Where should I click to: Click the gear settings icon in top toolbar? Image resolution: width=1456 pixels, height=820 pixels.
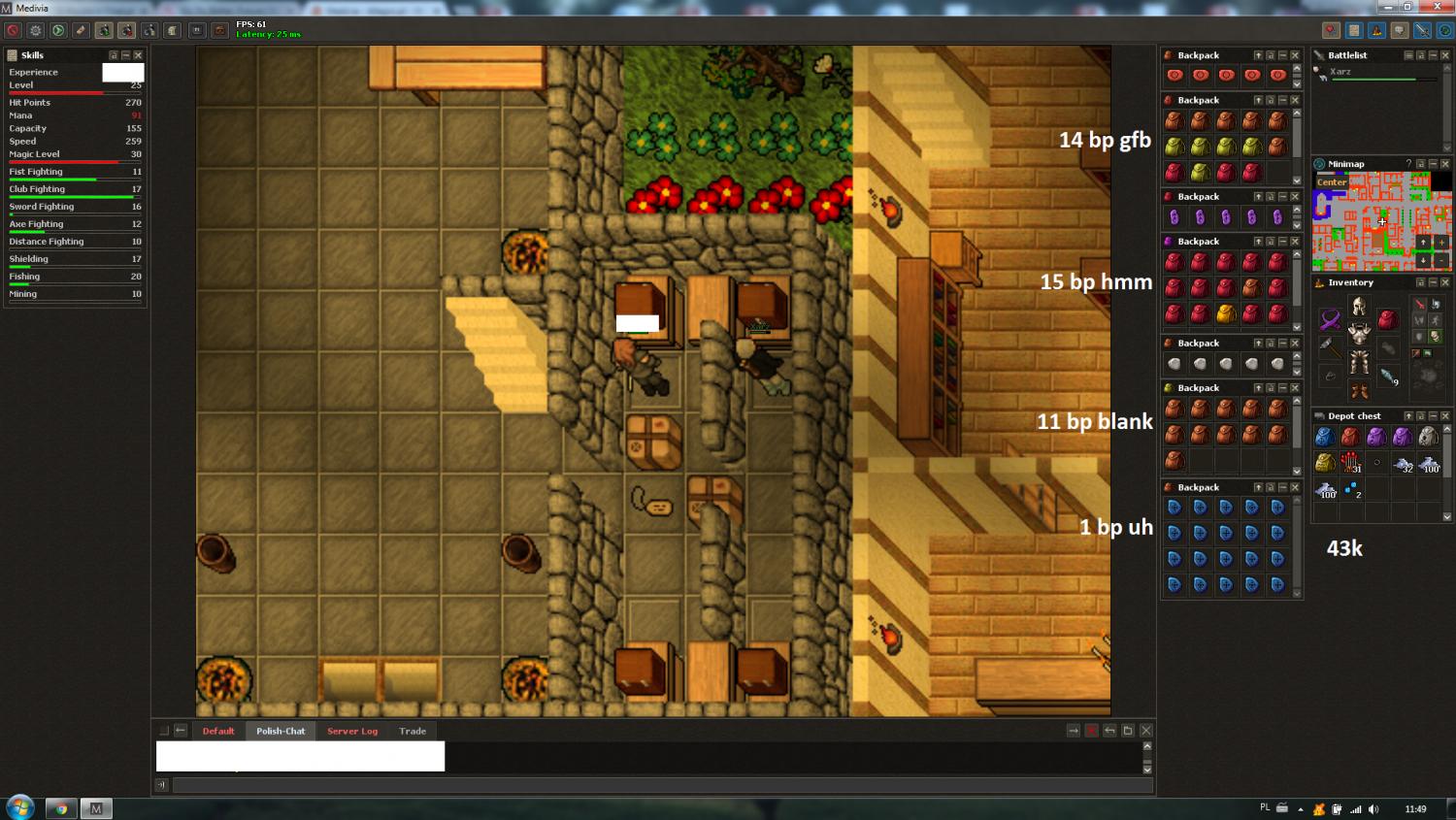click(x=36, y=31)
